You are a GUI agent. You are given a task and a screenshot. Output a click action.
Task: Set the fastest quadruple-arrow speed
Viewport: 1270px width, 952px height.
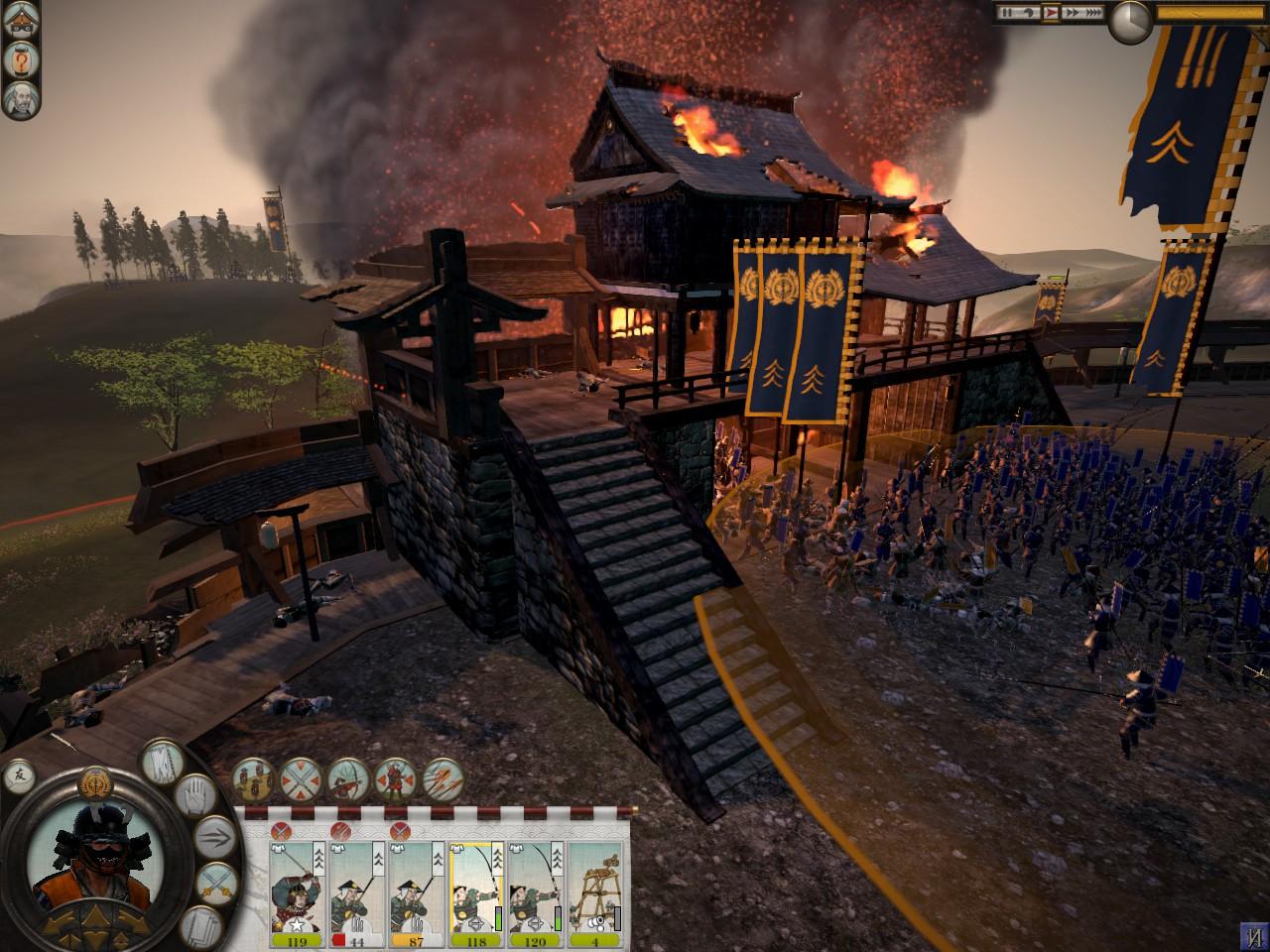point(1092,13)
